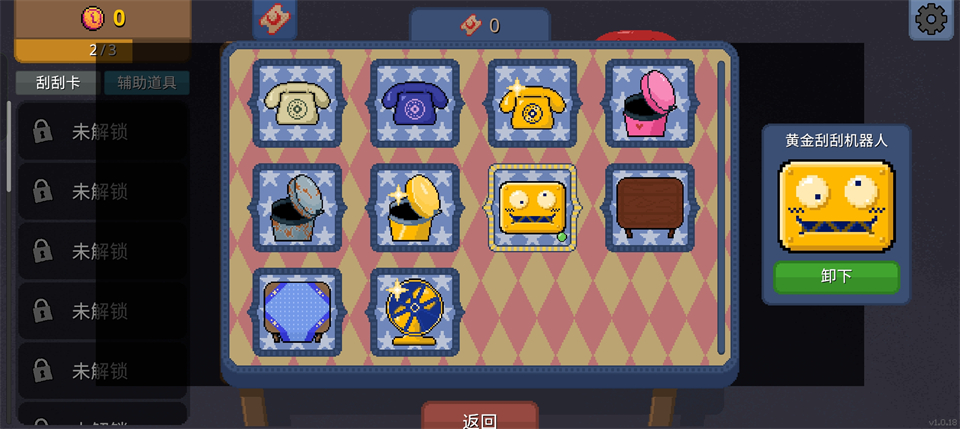
Task: Select the golden electric fan item
Action: click(415, 311)
